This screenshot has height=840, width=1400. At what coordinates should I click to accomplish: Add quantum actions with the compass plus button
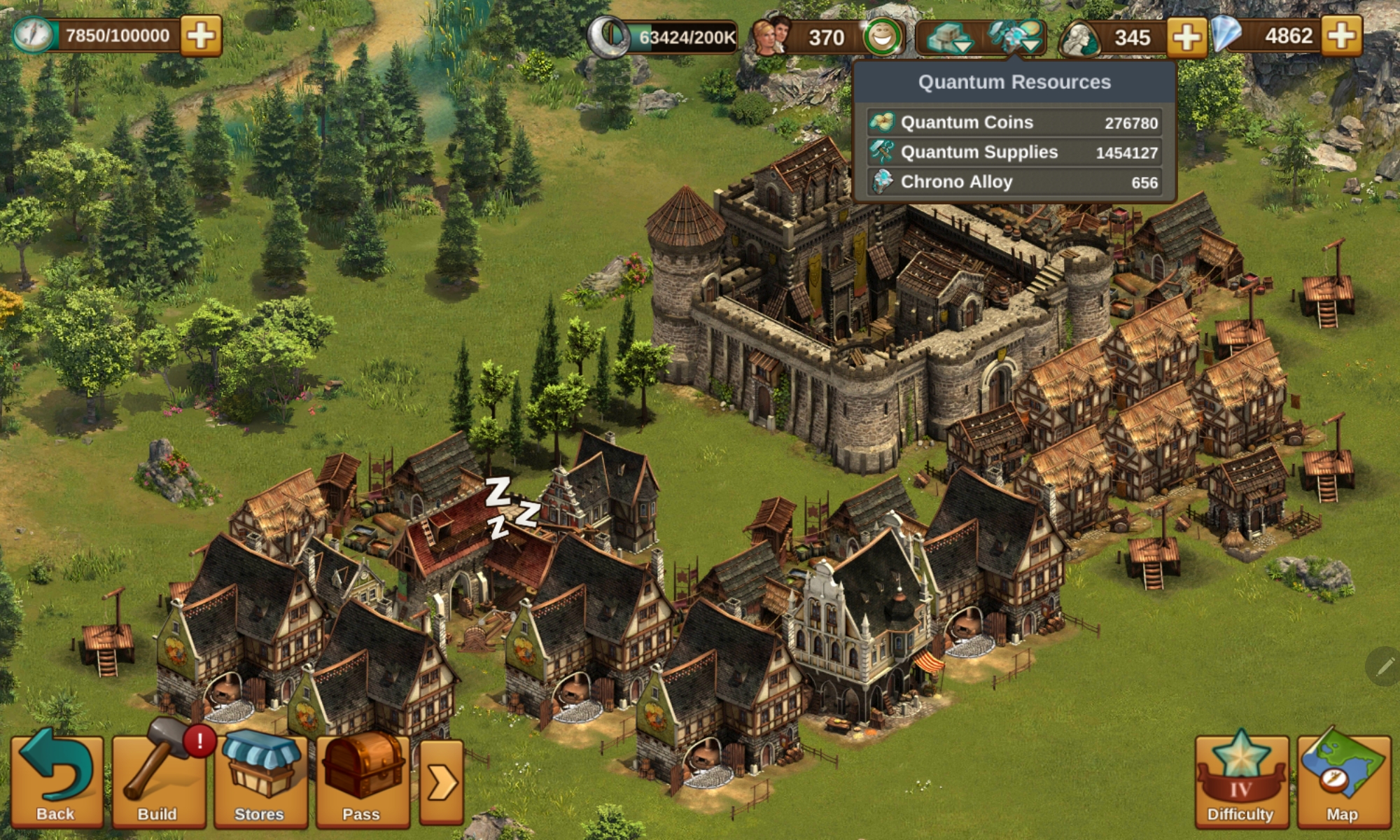[201, 36]
